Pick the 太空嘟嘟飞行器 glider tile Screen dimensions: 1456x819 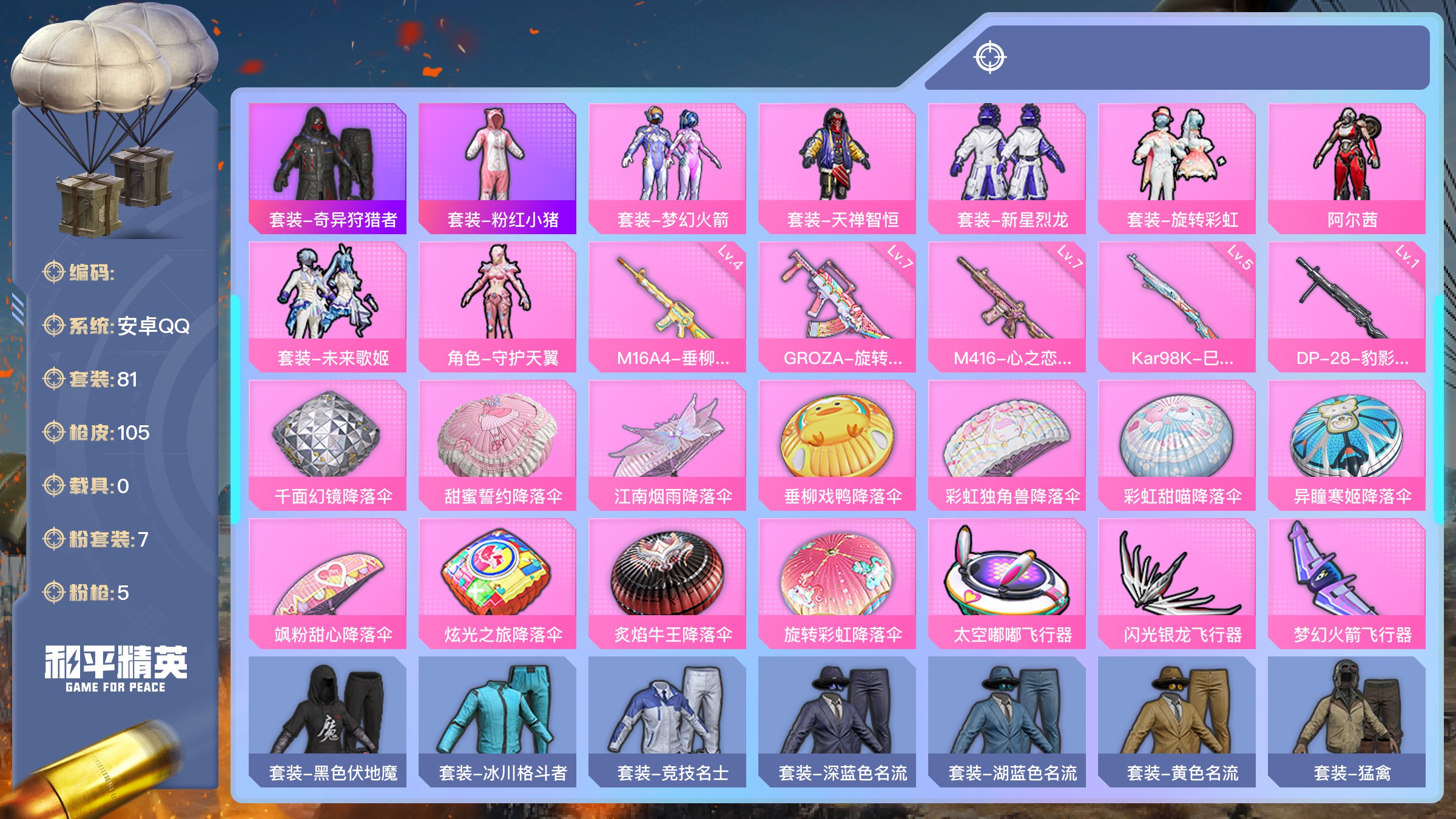1007,583
